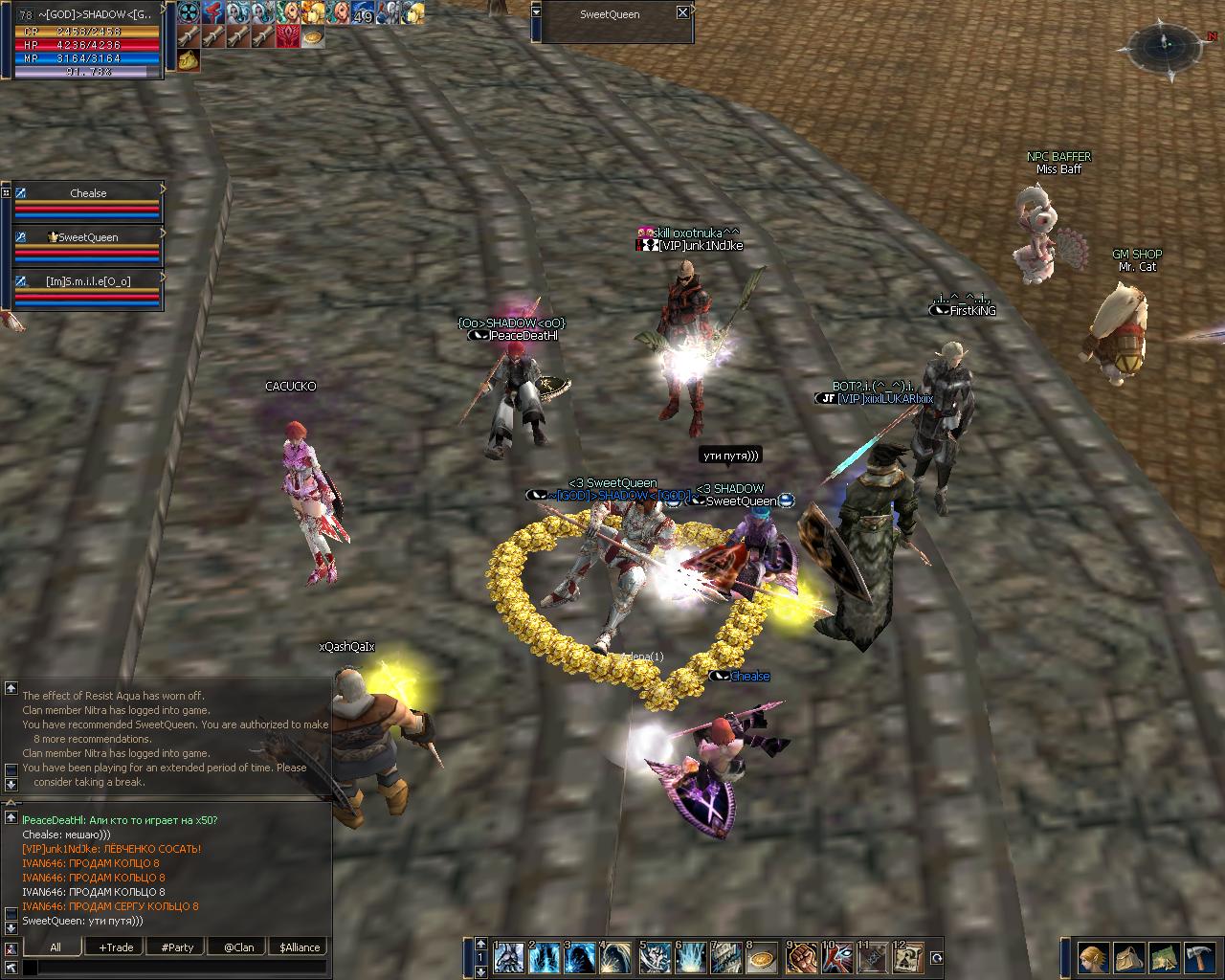Open the hammer icon menu
Screen dimensions: 1225x980
tap(1198, 957)
